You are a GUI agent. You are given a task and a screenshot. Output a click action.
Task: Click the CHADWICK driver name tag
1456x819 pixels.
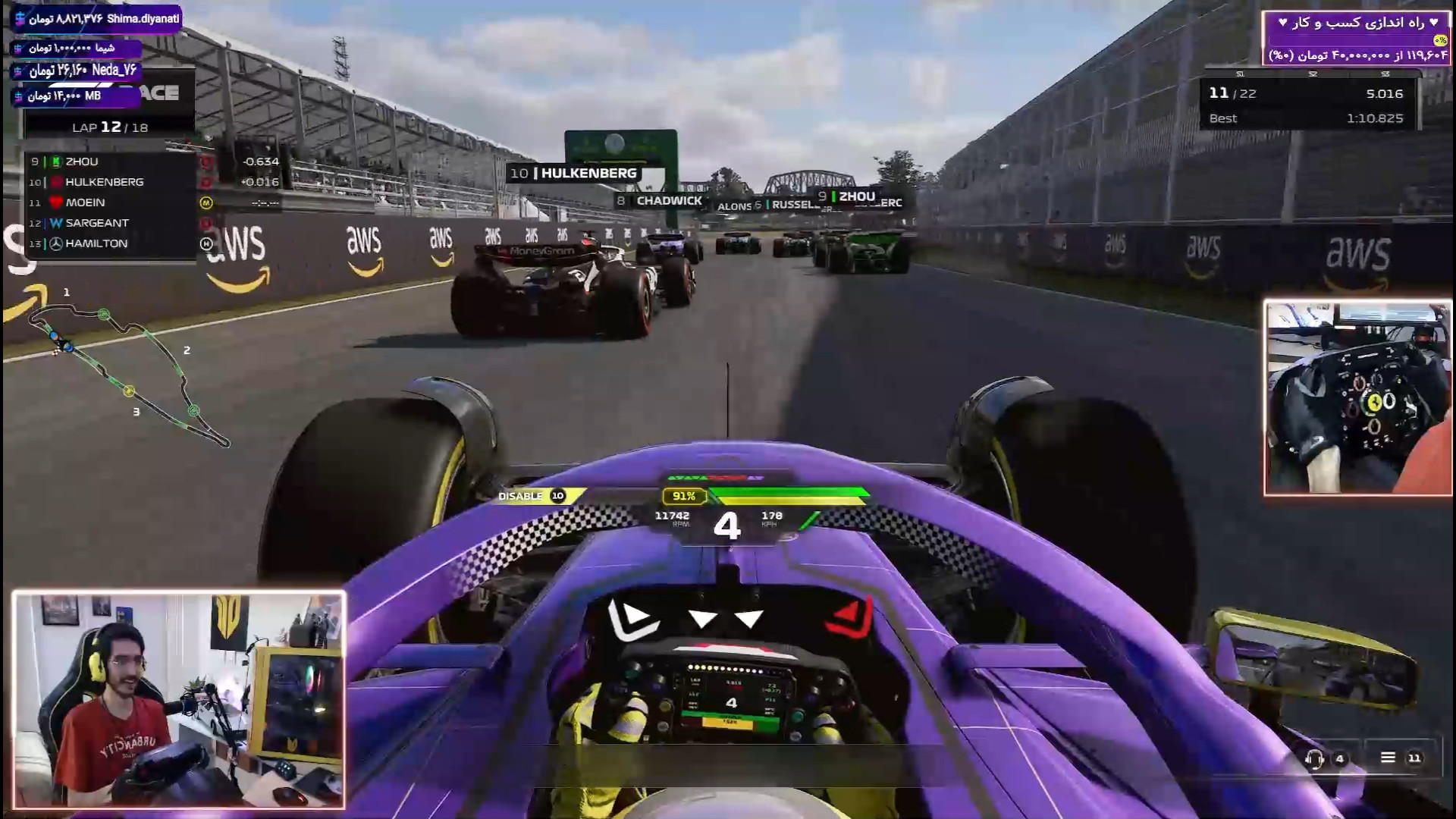click(x=660, y=201)
